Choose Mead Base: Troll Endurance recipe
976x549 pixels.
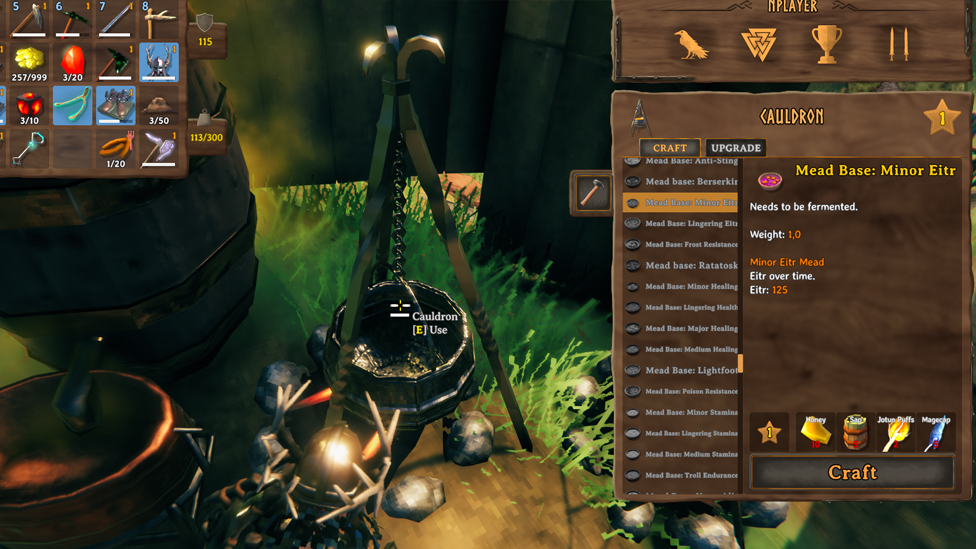click(x=690, y=475)
